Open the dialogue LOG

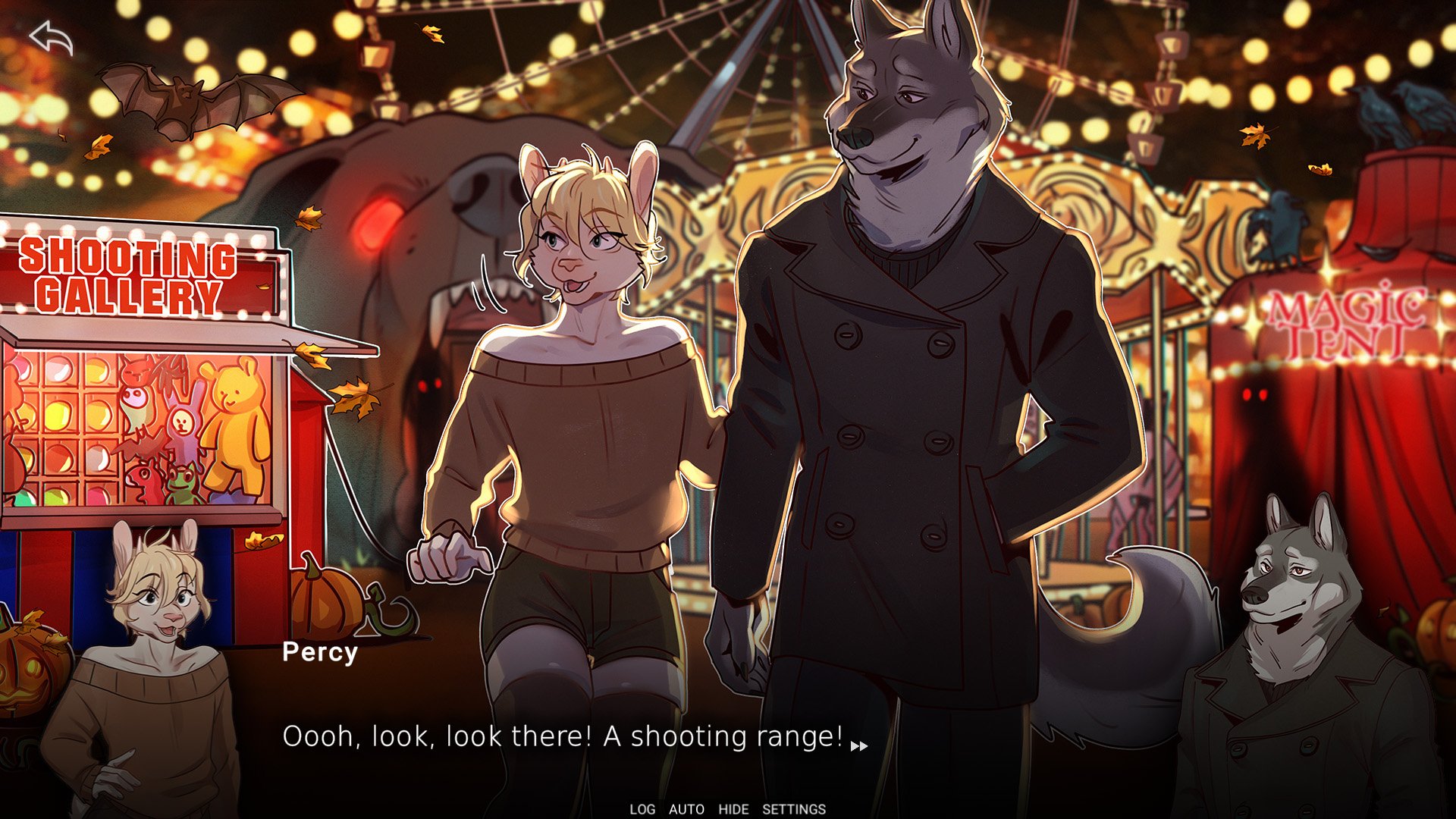point(642,809)
